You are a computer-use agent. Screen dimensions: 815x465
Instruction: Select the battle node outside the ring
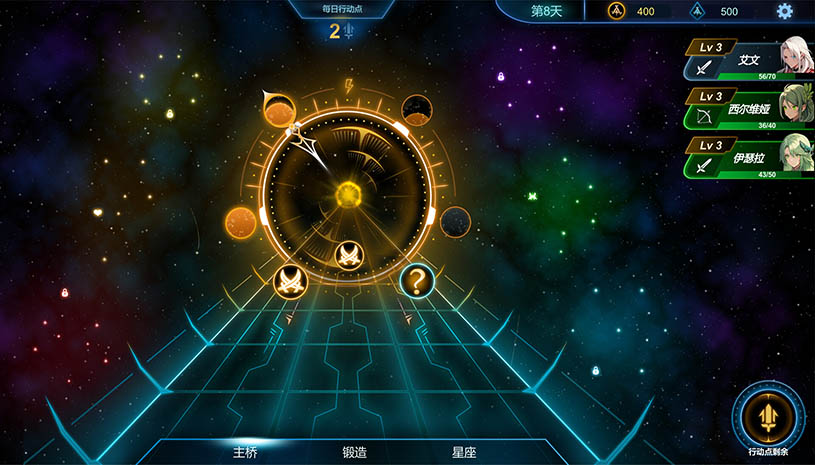coord(290,281)
